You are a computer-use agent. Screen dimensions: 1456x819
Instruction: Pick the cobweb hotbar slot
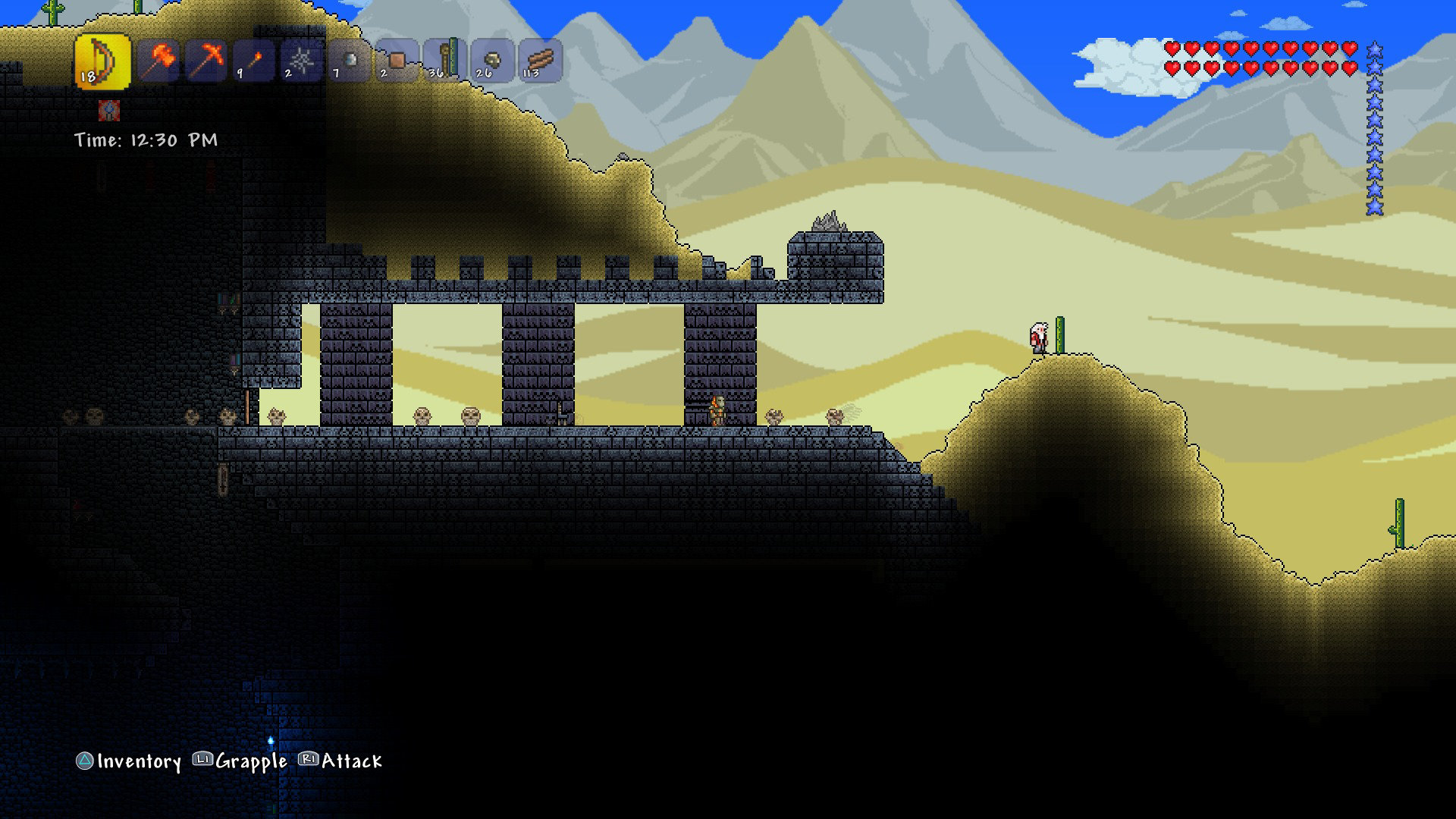pyautogui.click(x=302, y=61)
